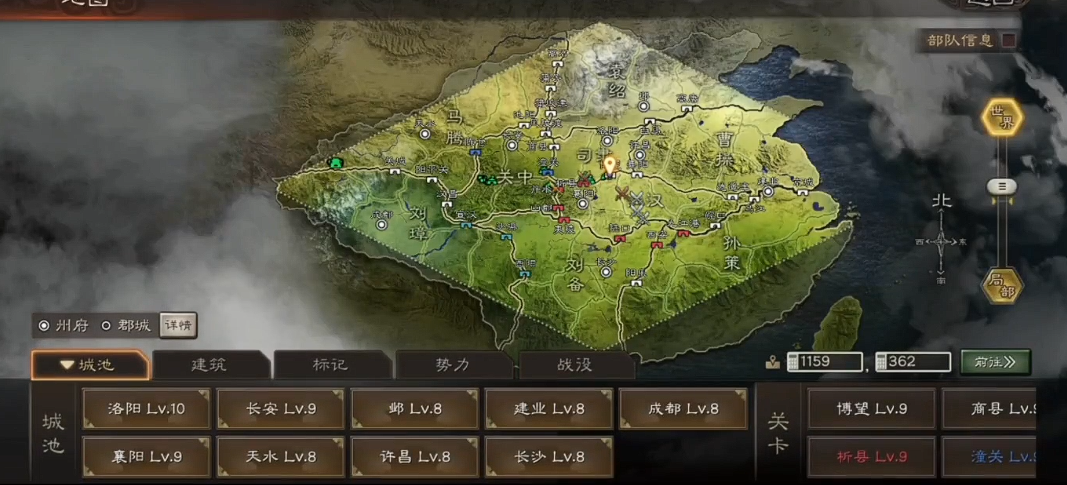Toggle the 部队信息 checkbox
Viewport: 1067px width, 485px height.
coord(1009,40)
